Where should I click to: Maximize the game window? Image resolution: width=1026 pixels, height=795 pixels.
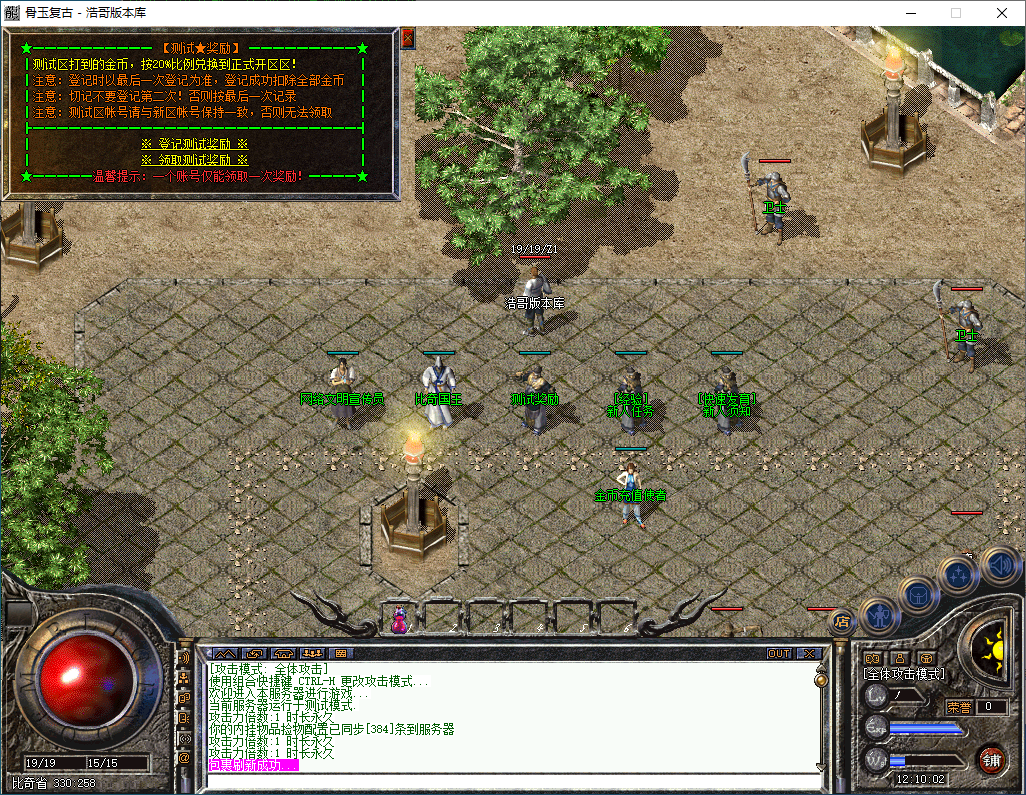[955, 13]
